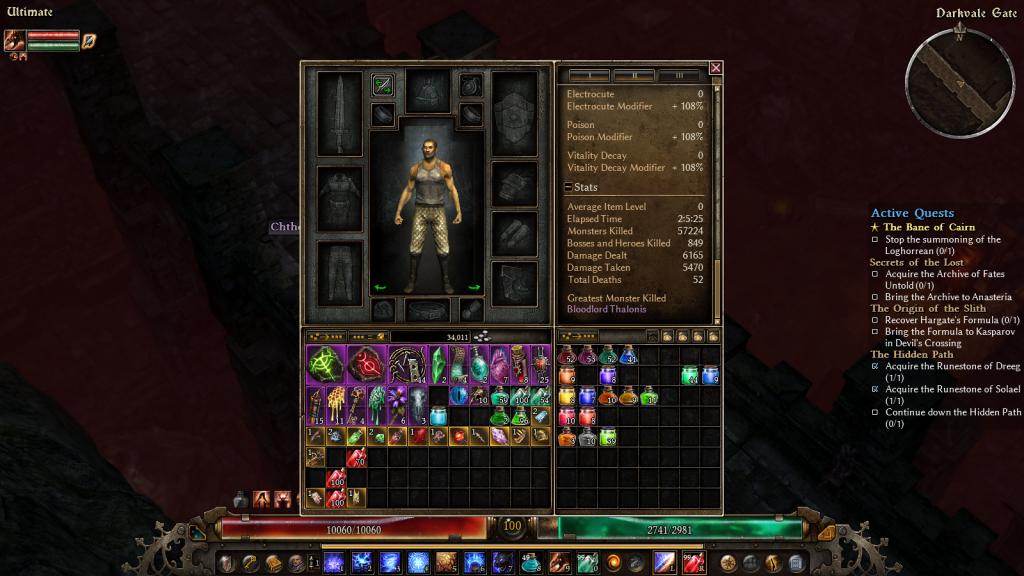
Task: Use the red health potion on hotbar
Action: pos(692,562)
